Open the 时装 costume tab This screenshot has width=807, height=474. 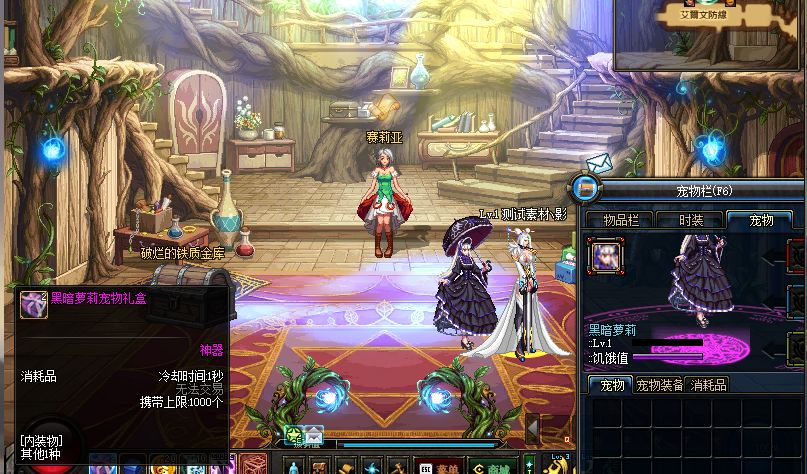[x=691, y=220]
